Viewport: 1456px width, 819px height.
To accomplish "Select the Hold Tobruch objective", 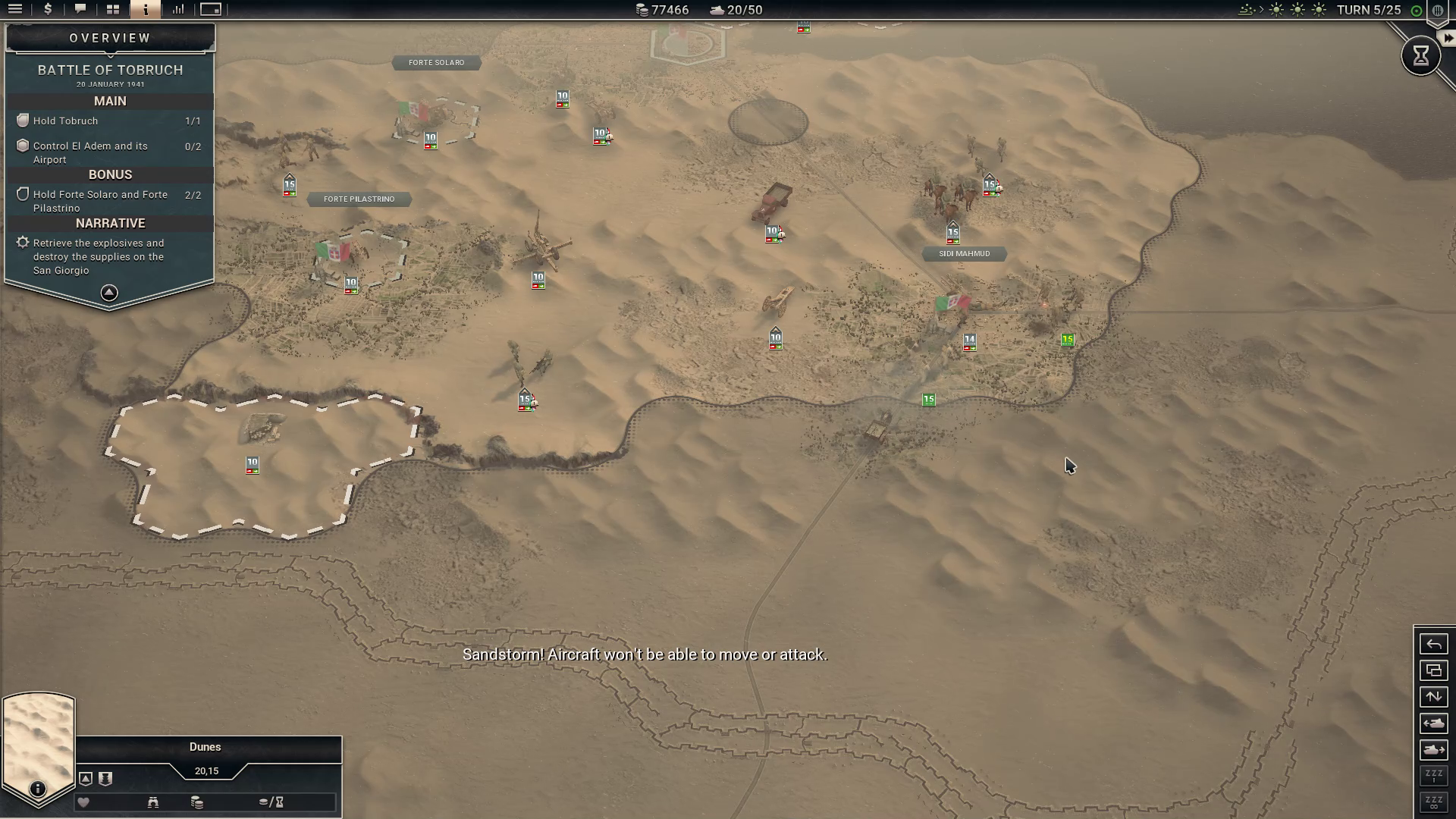I will (x=66, y=121).
